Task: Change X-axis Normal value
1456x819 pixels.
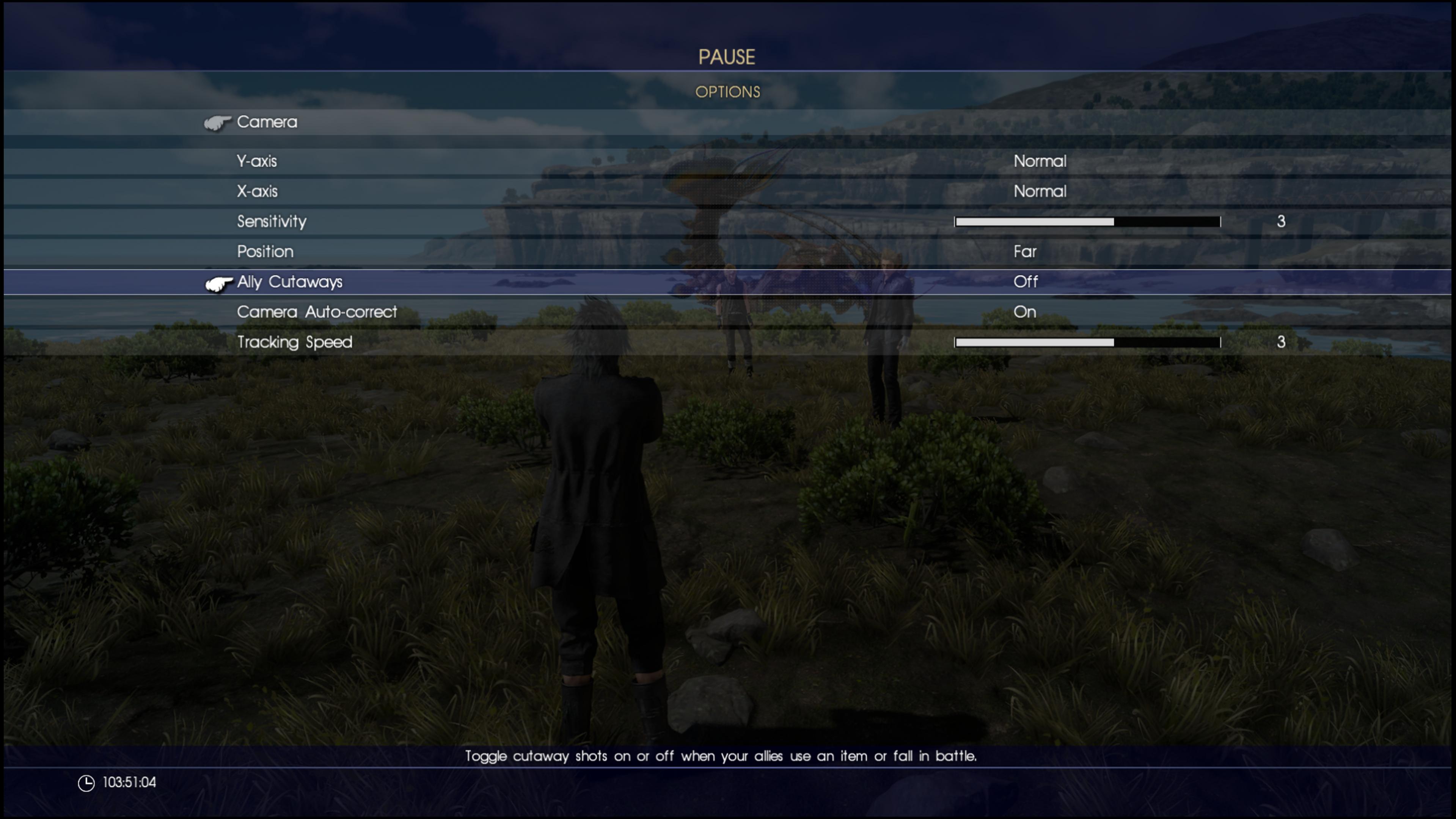Action: (1040, 191)
